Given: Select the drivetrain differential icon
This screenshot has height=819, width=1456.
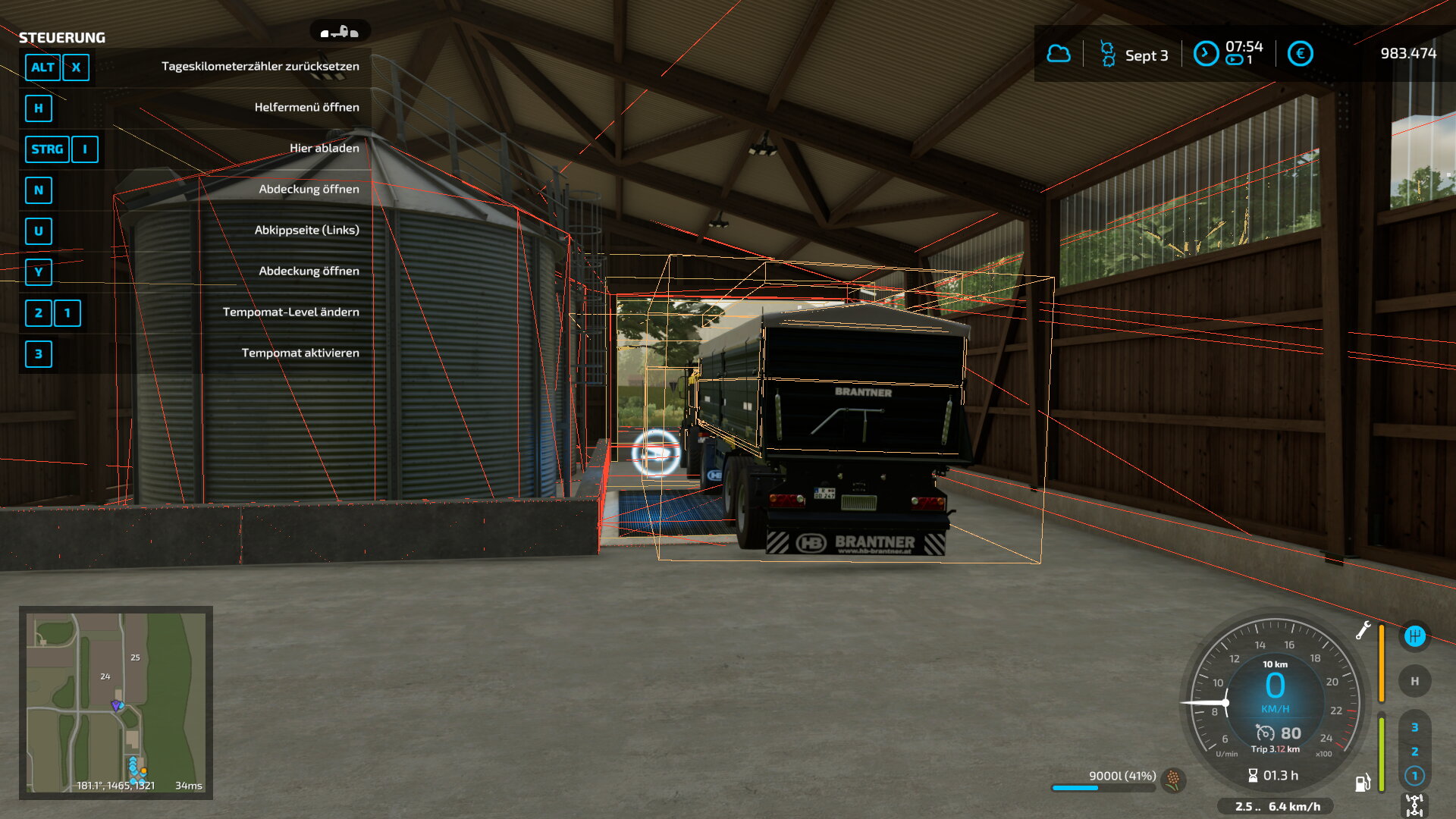Looking at the screenshot, I should [x=1414, y=805].
